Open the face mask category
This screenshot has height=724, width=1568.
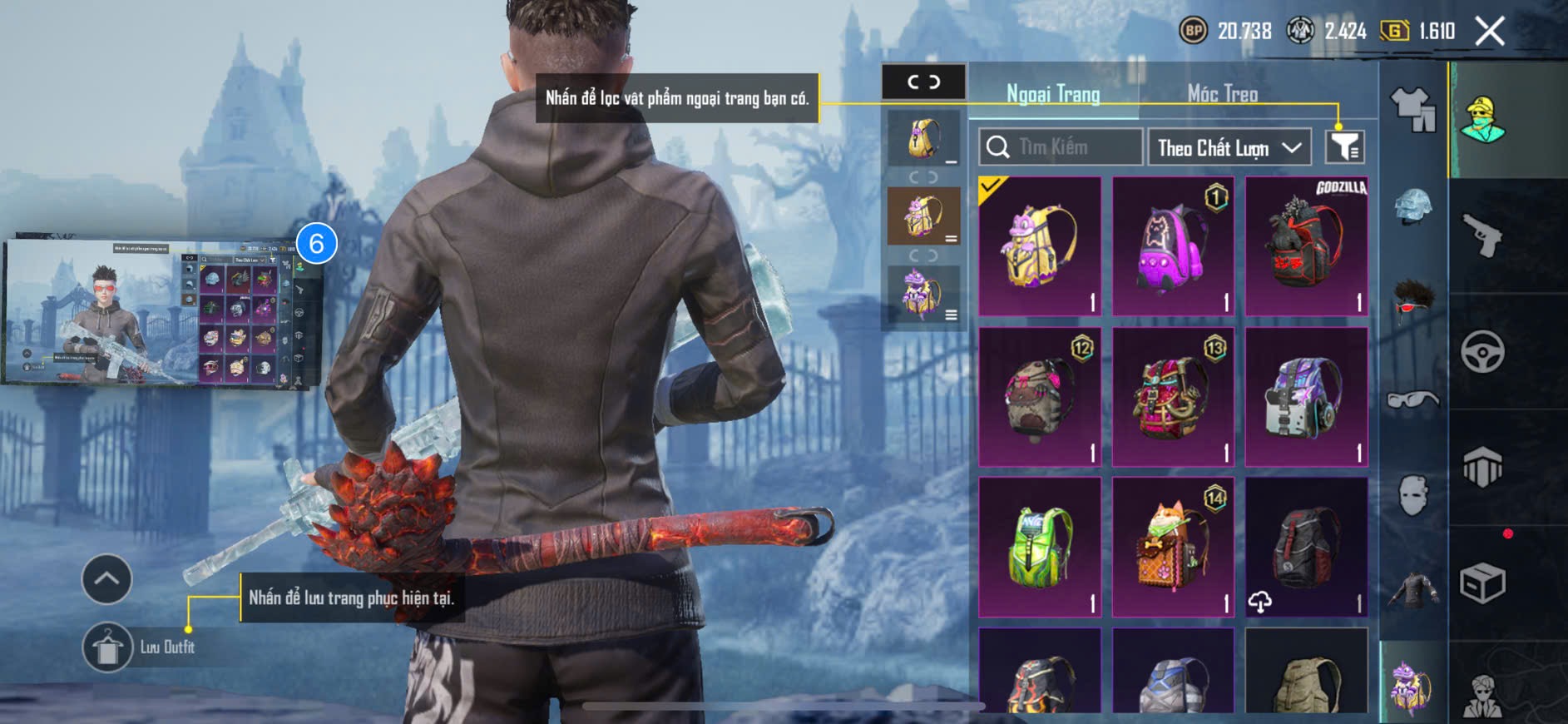(1413, 496)
